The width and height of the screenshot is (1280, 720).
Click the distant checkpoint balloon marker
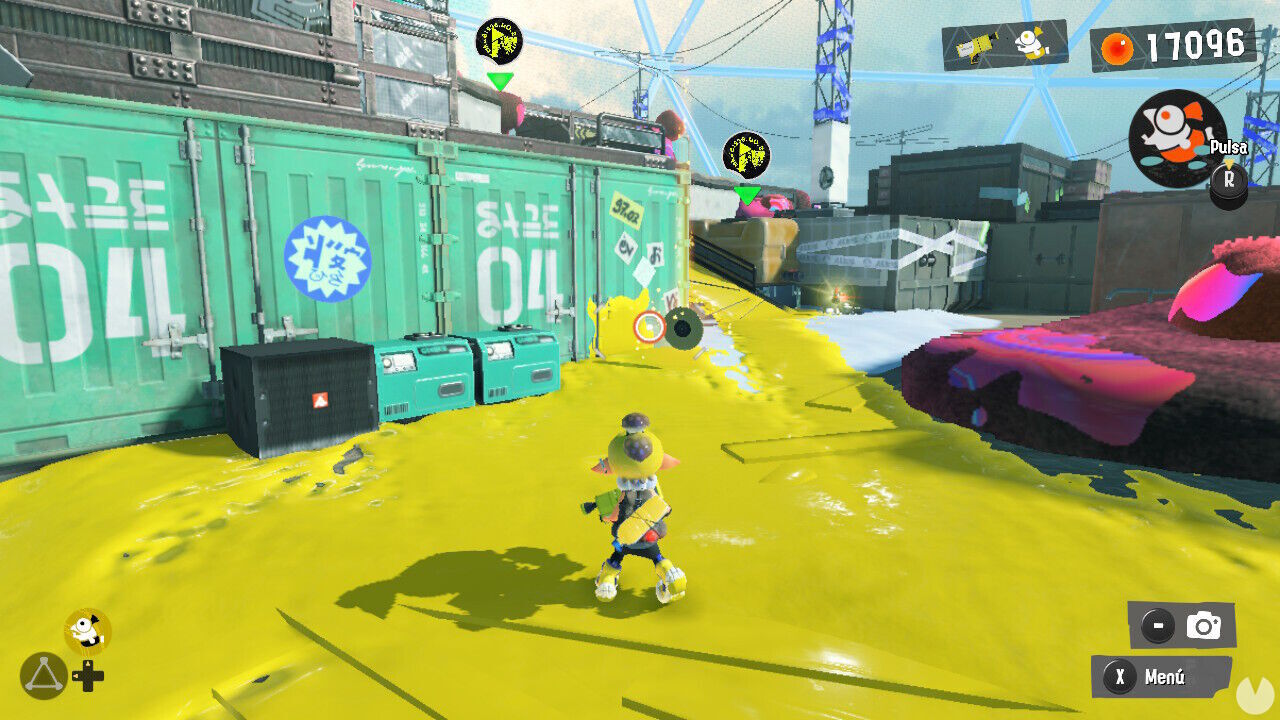click(497, 42)
